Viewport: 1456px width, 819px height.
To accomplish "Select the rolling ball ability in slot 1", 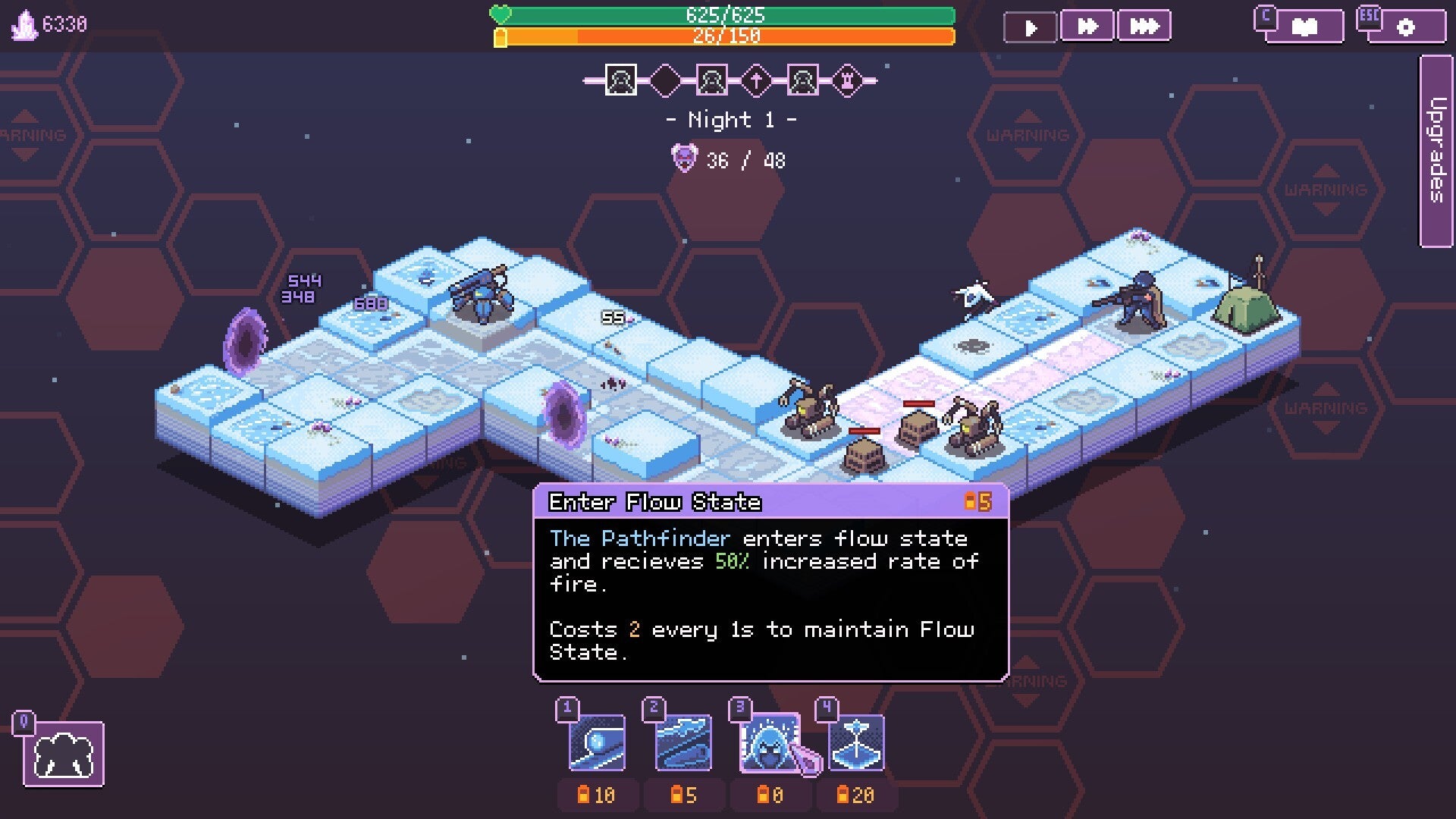I will coord(596,742).
